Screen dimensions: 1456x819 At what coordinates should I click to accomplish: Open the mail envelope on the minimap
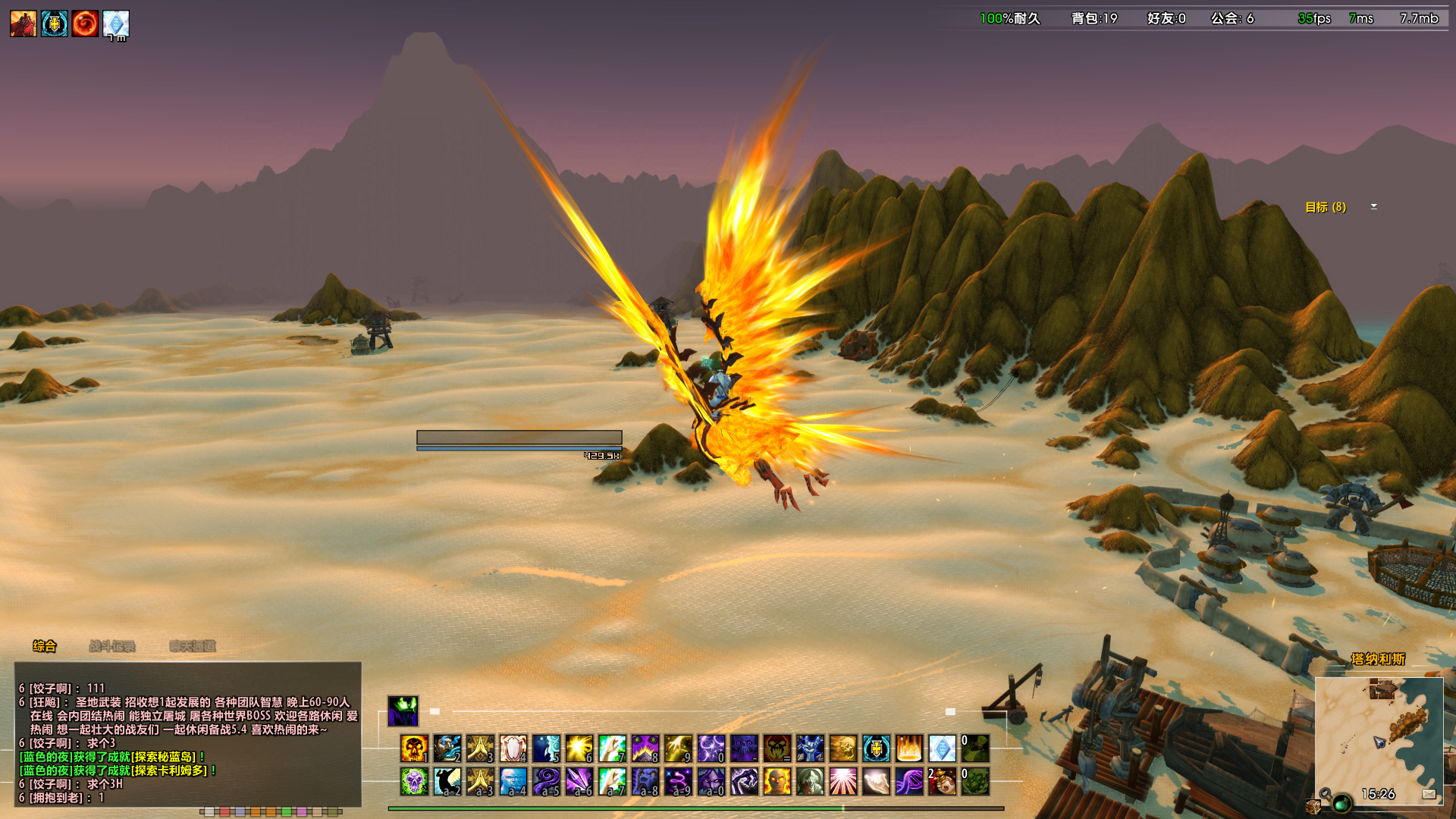1429,794
